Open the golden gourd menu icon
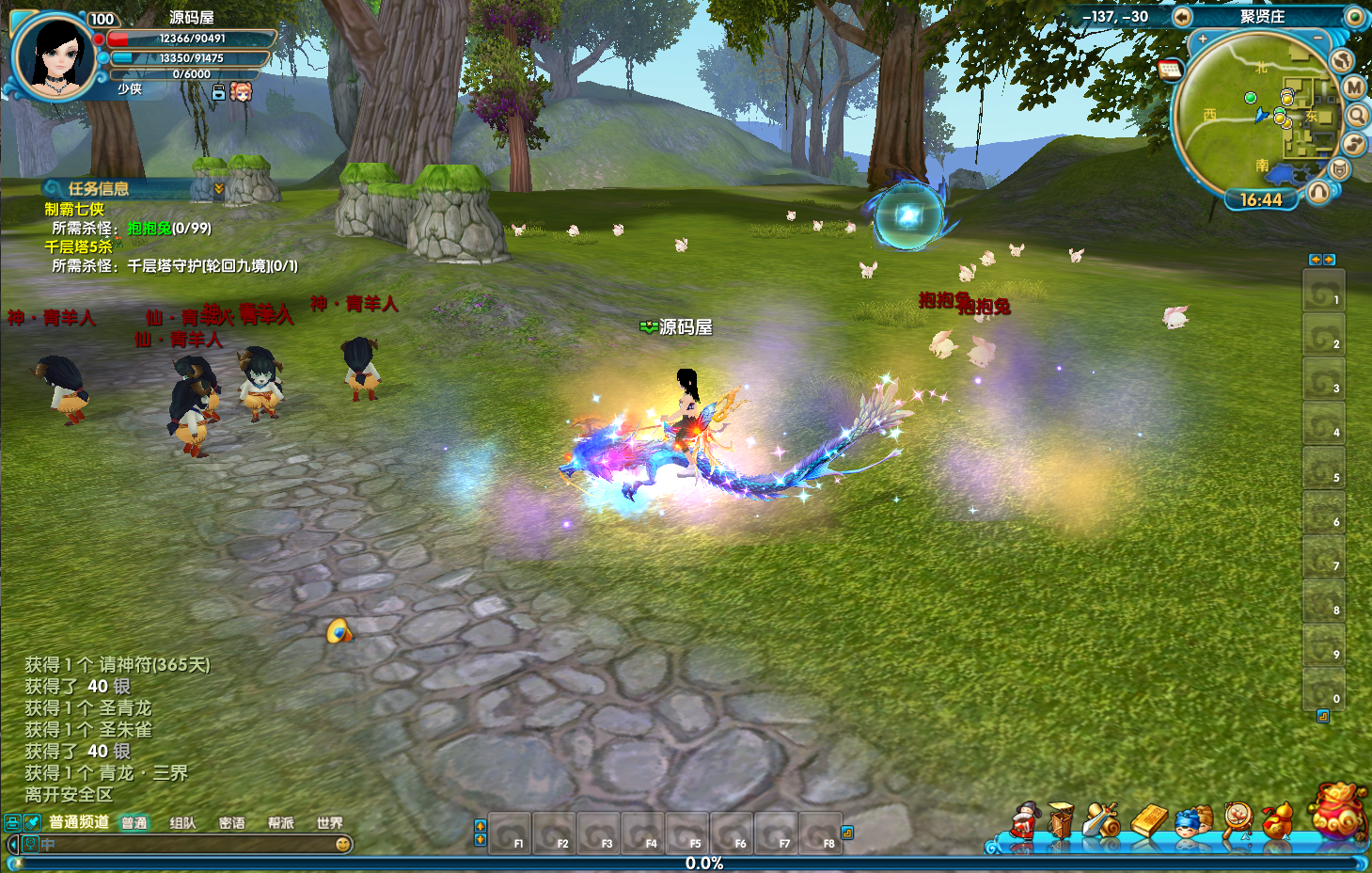The height and width of the screenshot is (873, 1372). pyautogui.click(x=1277, y=820)
